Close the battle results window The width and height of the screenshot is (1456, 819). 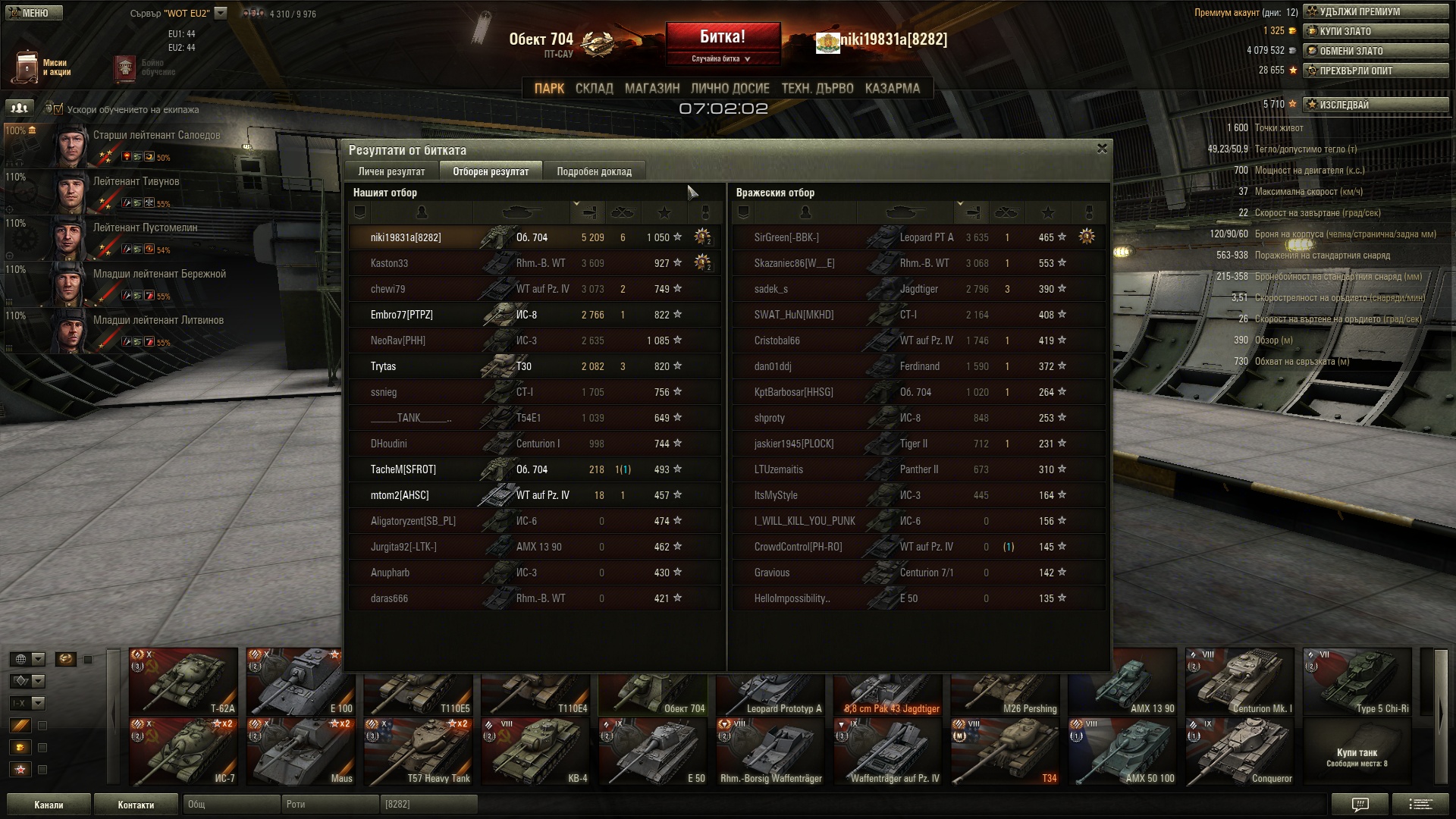1102,149
